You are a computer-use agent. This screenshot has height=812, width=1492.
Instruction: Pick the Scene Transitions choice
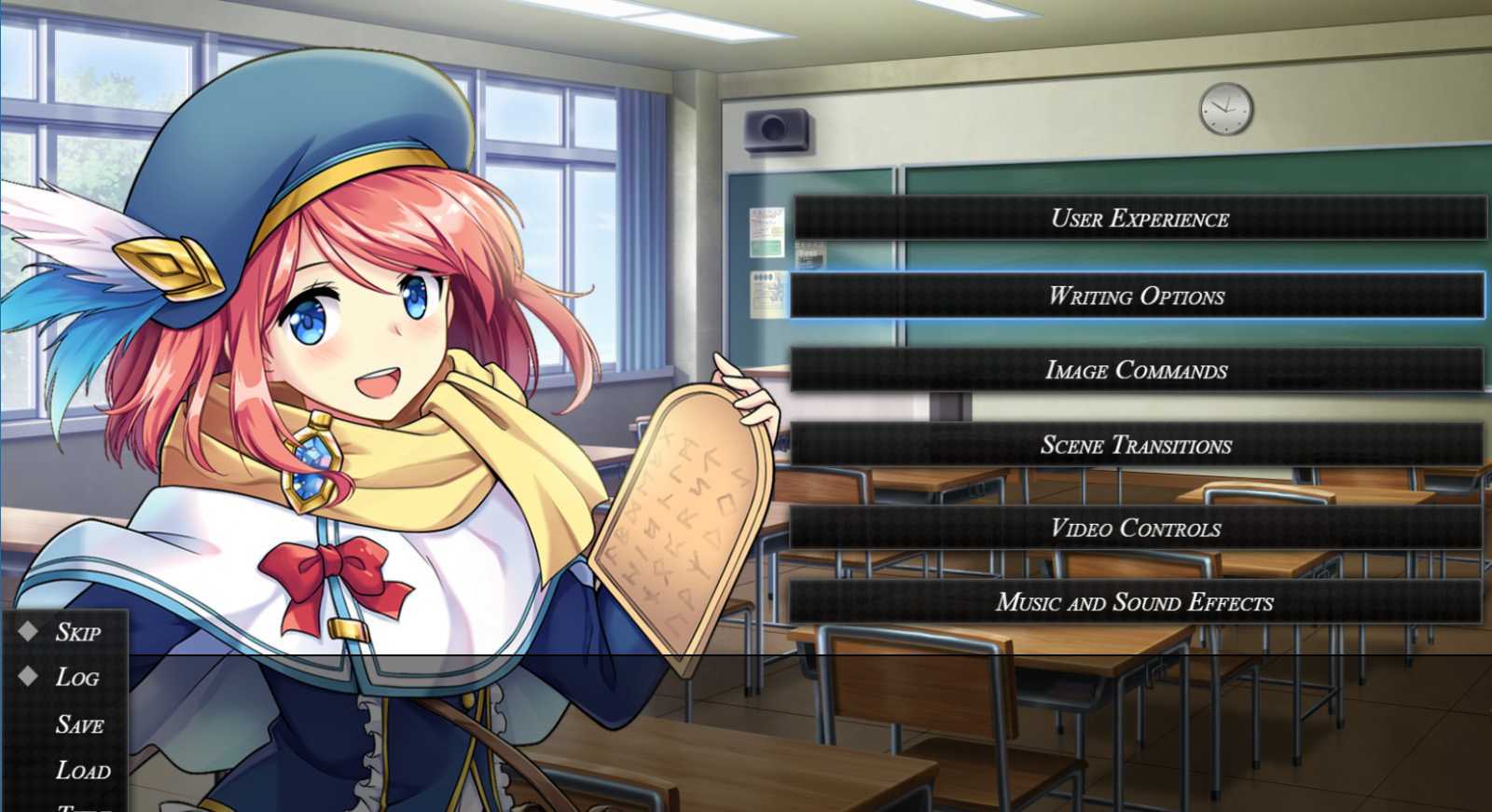coord(1136,446)
